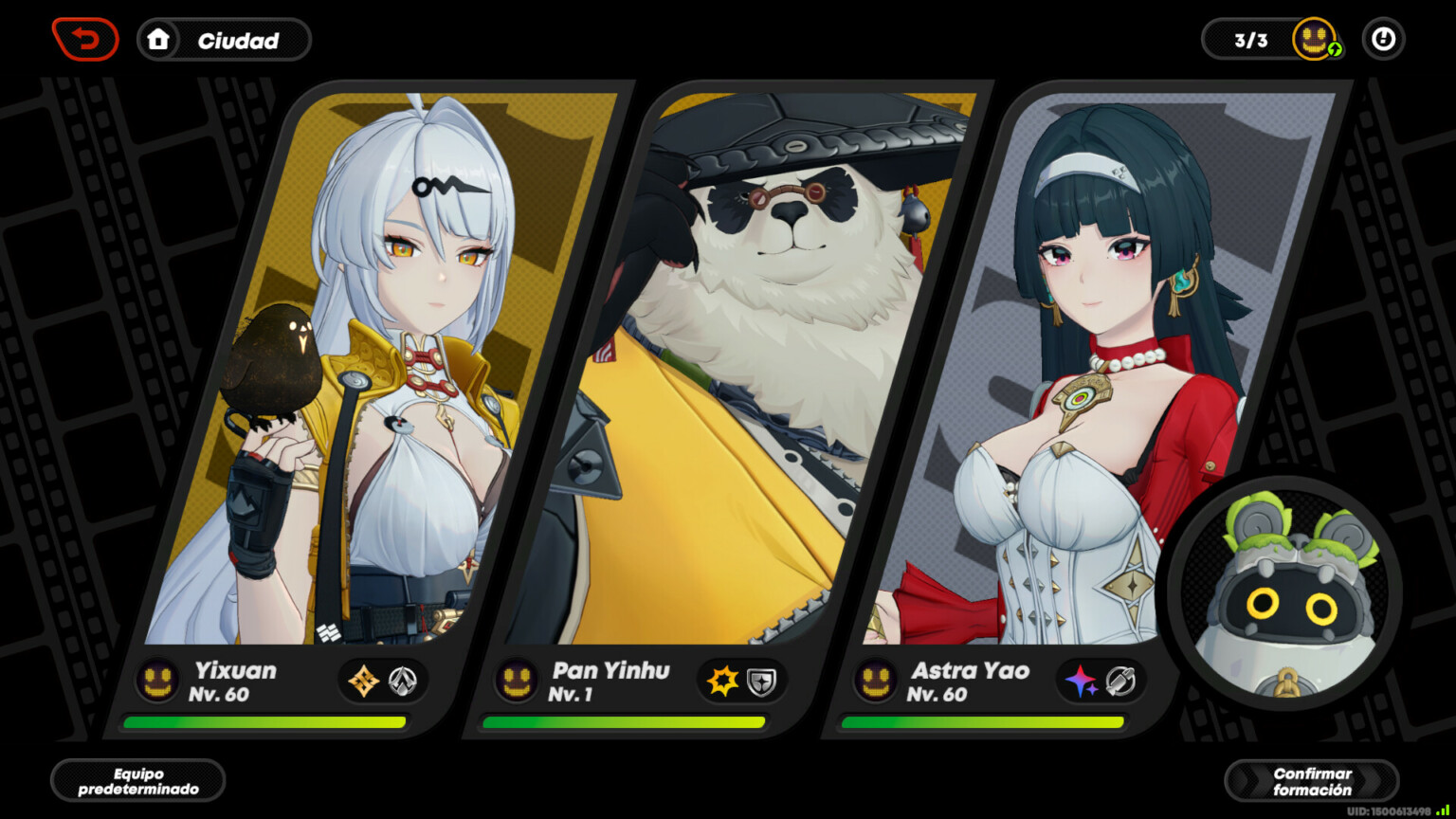This screenshot has width=1456, height=819.
Task: Click the red back arrow button
Action: tap(85, 40)
